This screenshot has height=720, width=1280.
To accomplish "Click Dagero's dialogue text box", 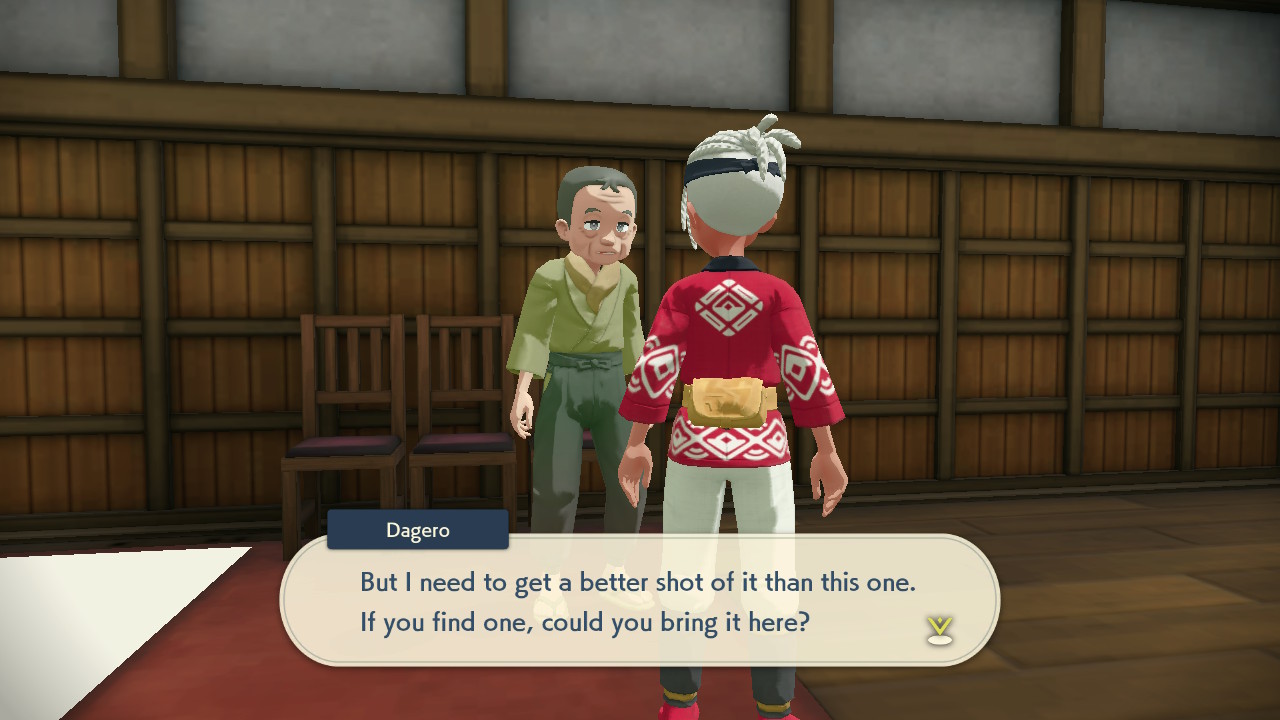I will (640, 600).
